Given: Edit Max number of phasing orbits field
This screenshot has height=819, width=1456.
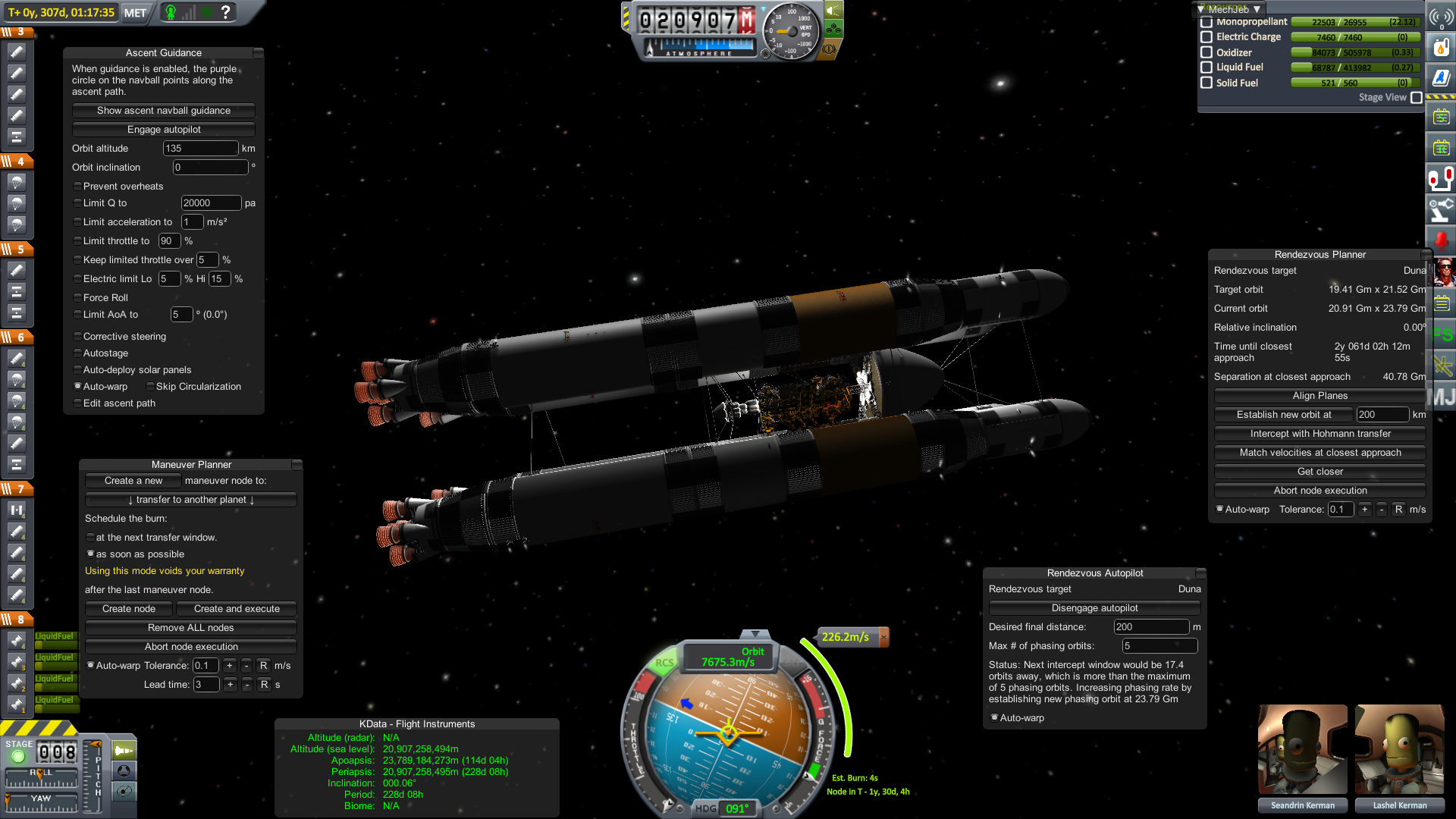Looking at the screenshot, I should (1159, 646).
